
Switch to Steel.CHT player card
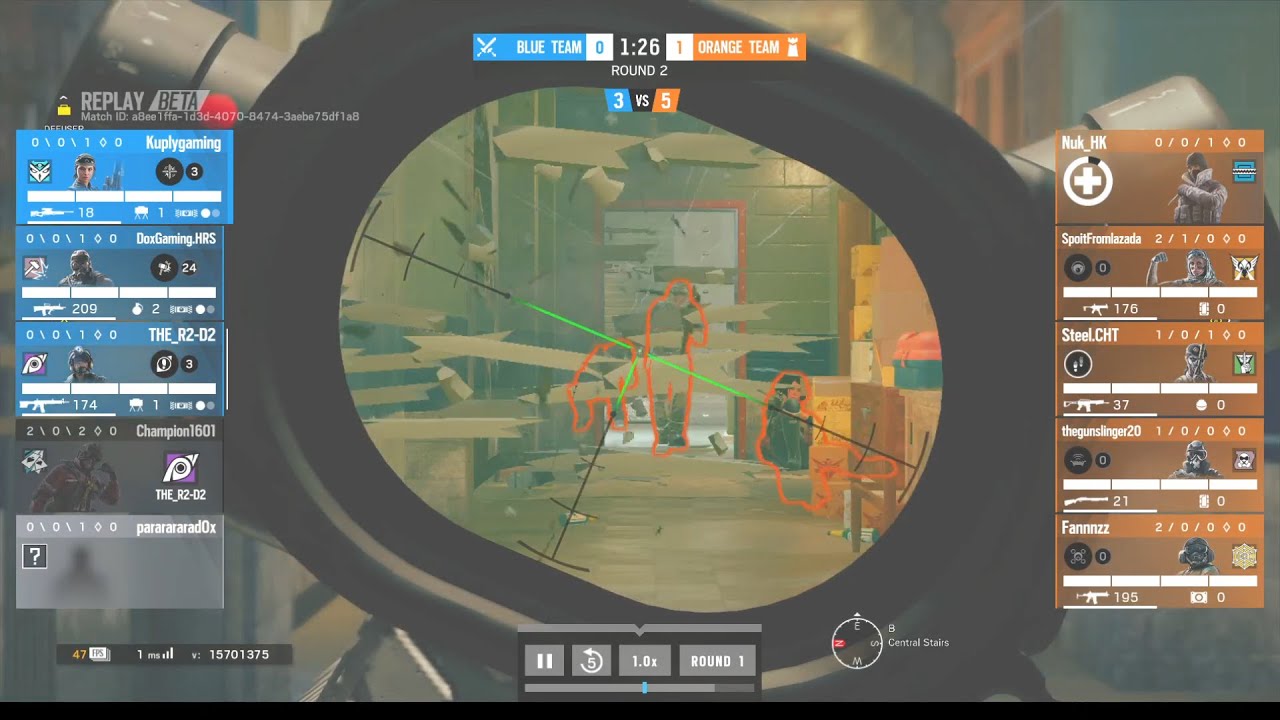pyautogui.click(x=1159, y=368)
